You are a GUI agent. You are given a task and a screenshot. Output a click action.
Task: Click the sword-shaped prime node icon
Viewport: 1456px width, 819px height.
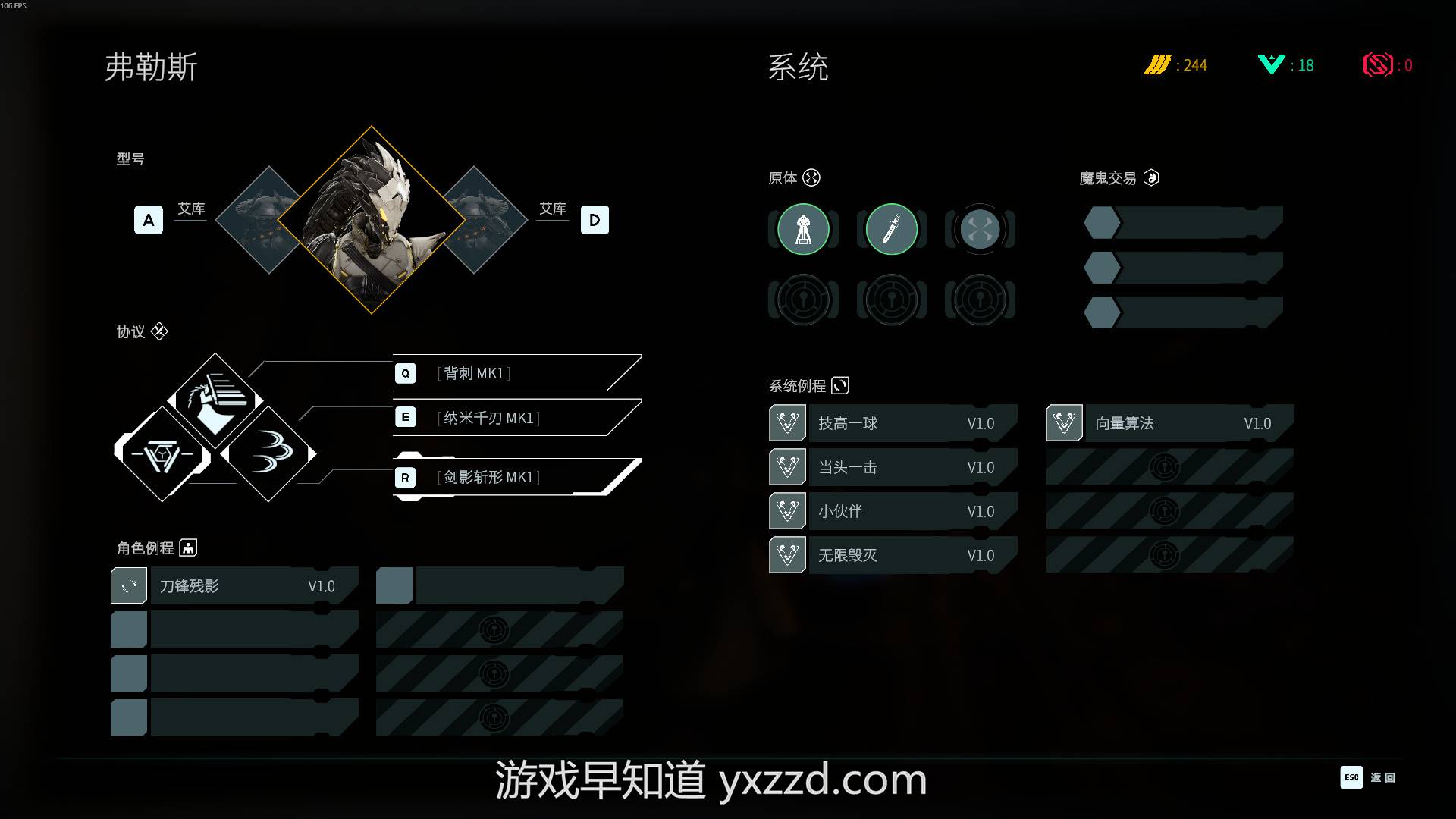[891, 229]
